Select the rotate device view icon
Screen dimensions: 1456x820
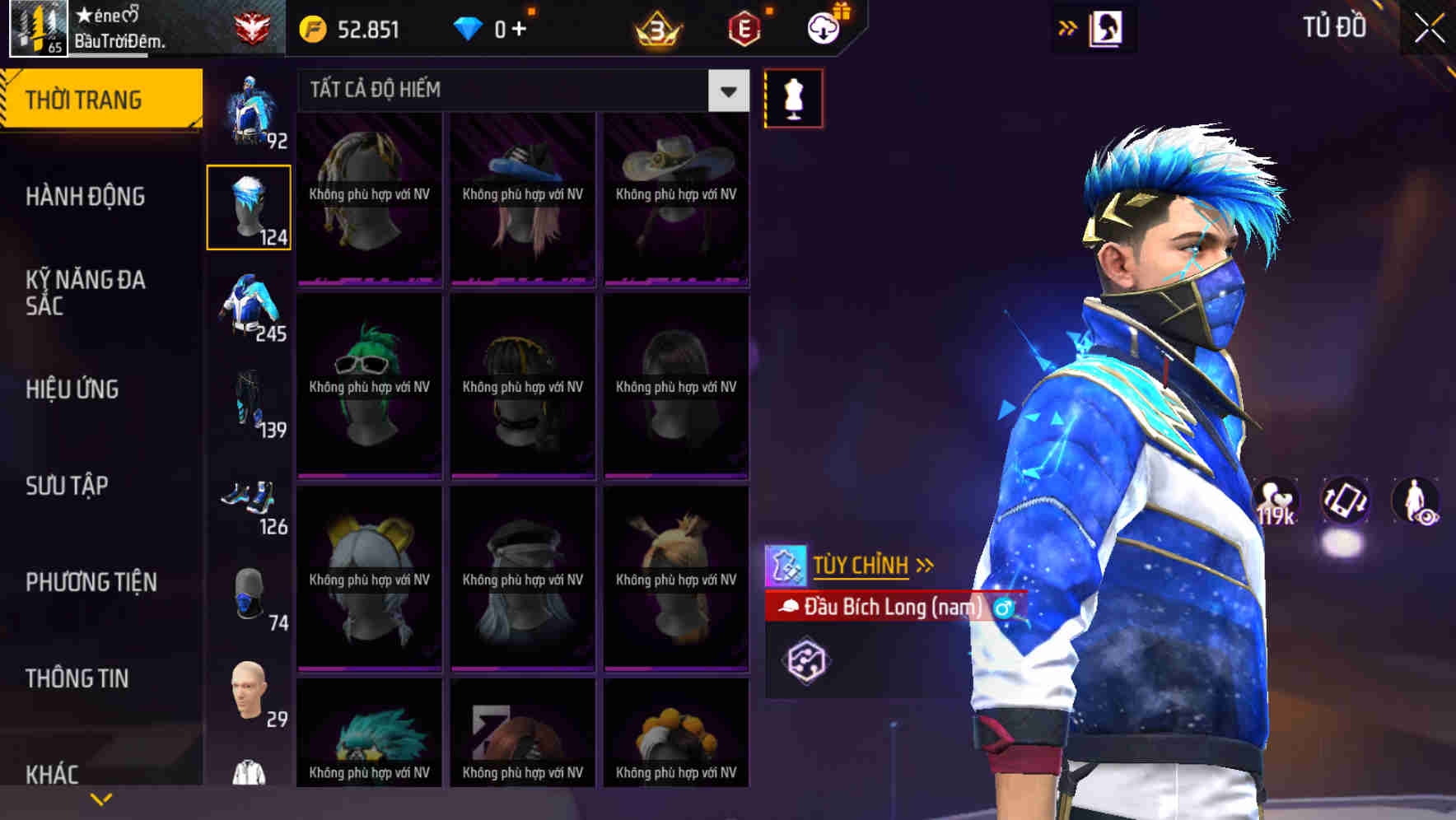click(1344, 506)
